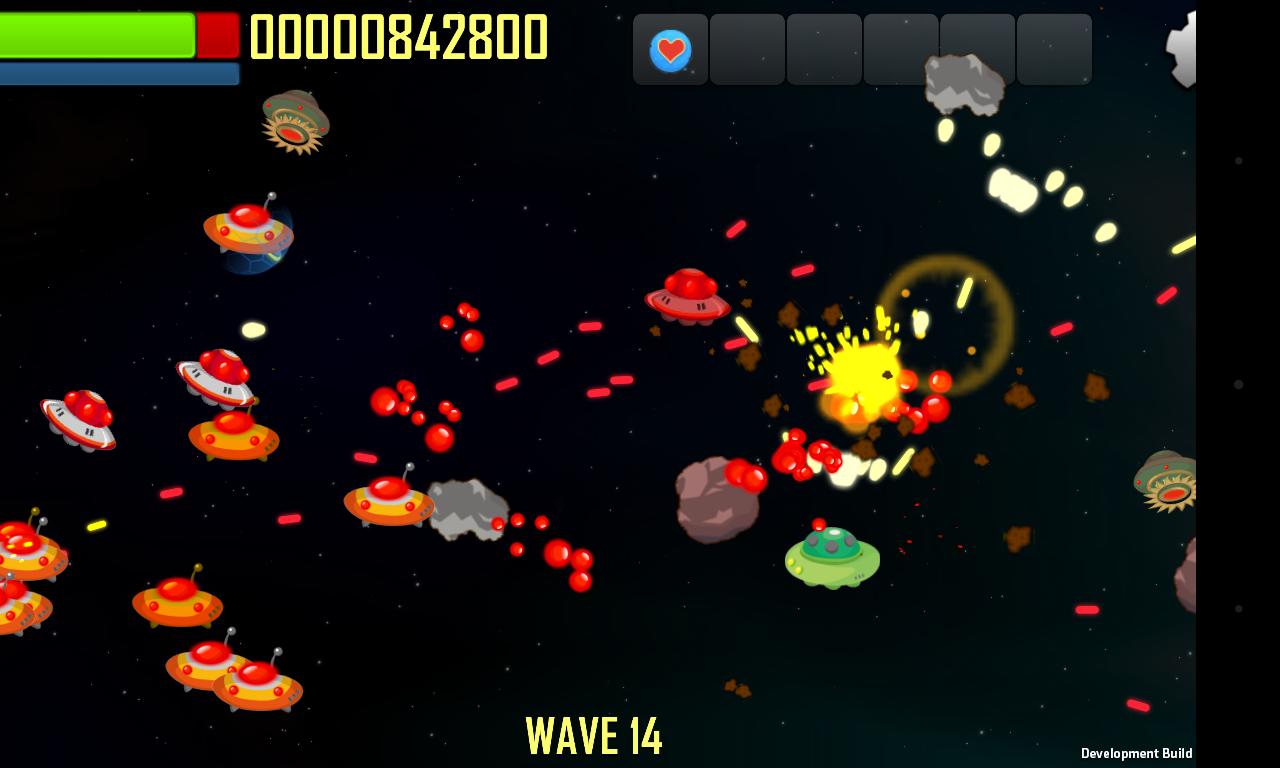Click the blue progress bar below the health bar
Screen dimensions: 1280x768
119,73
